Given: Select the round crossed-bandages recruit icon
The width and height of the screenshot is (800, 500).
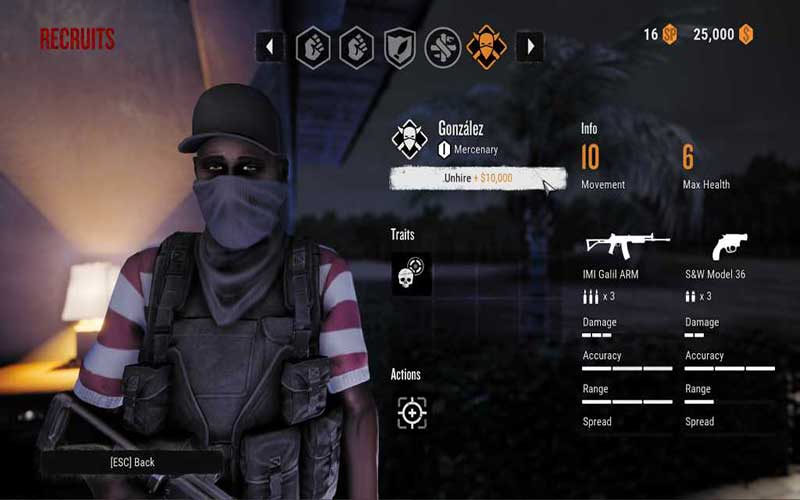Looking at the screenshot, I should tap(443, 47).
